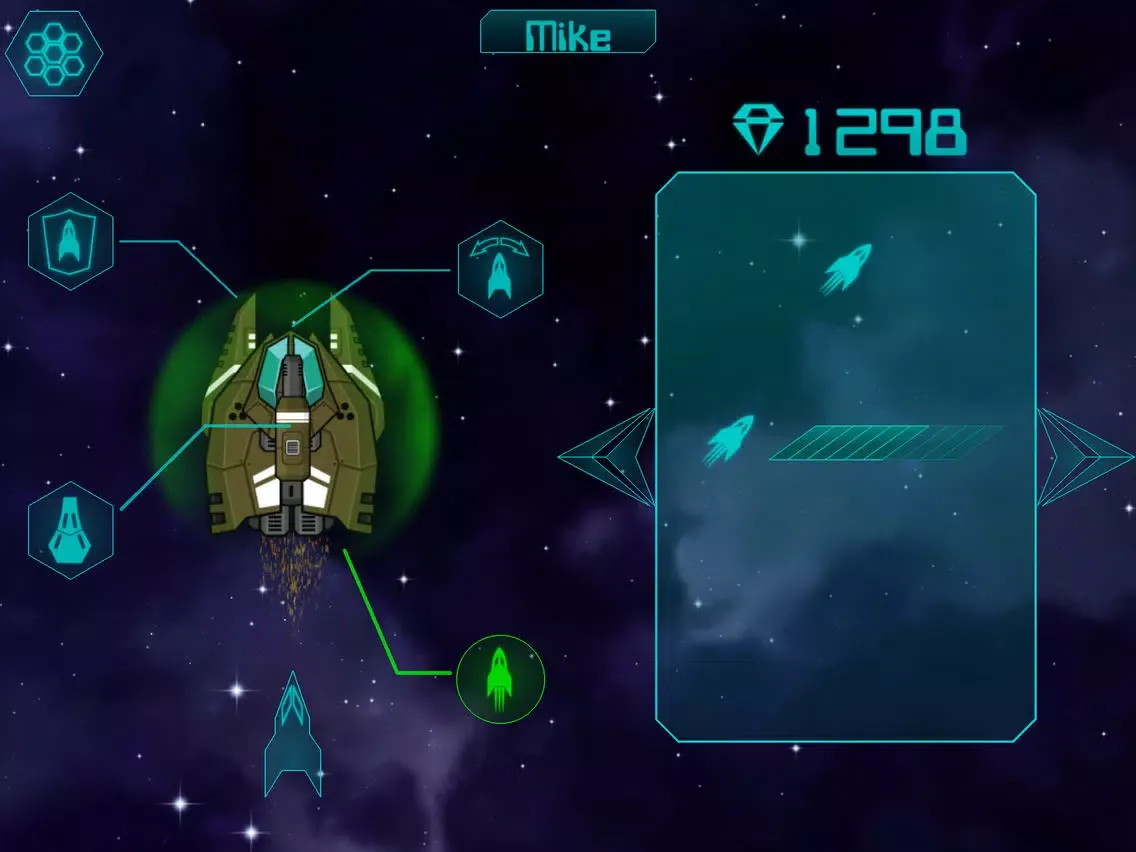Show the previous upgrade with left arrow

607,457
